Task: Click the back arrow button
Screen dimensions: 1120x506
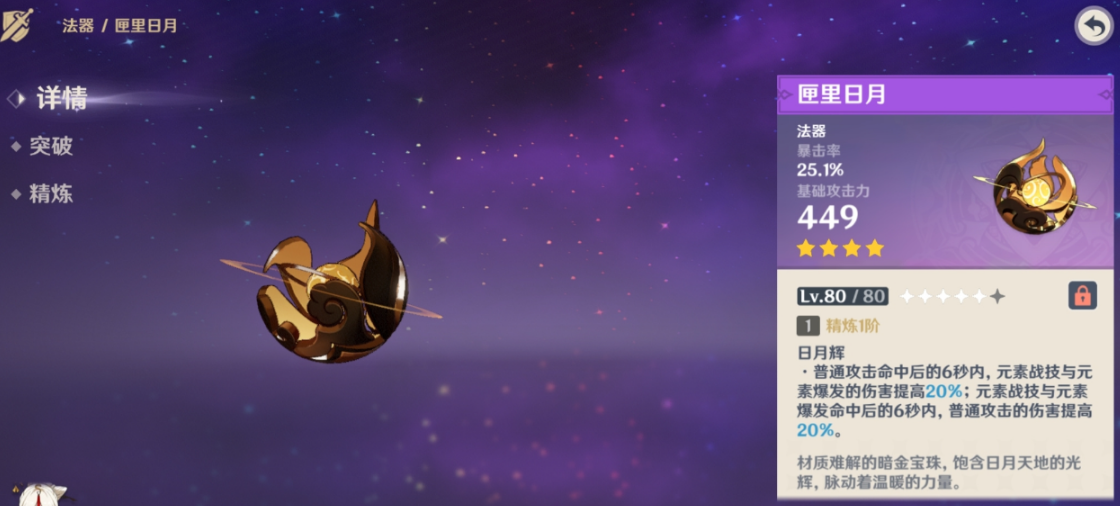Action: pyautogui.click(x=1093, y=26)
